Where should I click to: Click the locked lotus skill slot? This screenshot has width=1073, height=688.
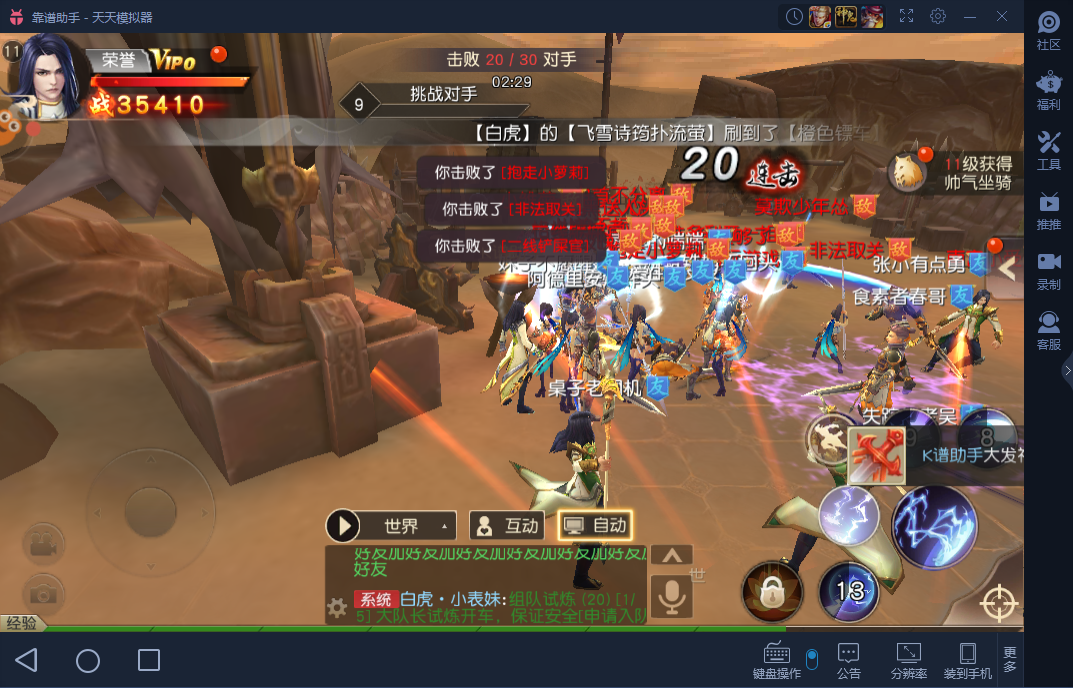[x=771, y=592]
